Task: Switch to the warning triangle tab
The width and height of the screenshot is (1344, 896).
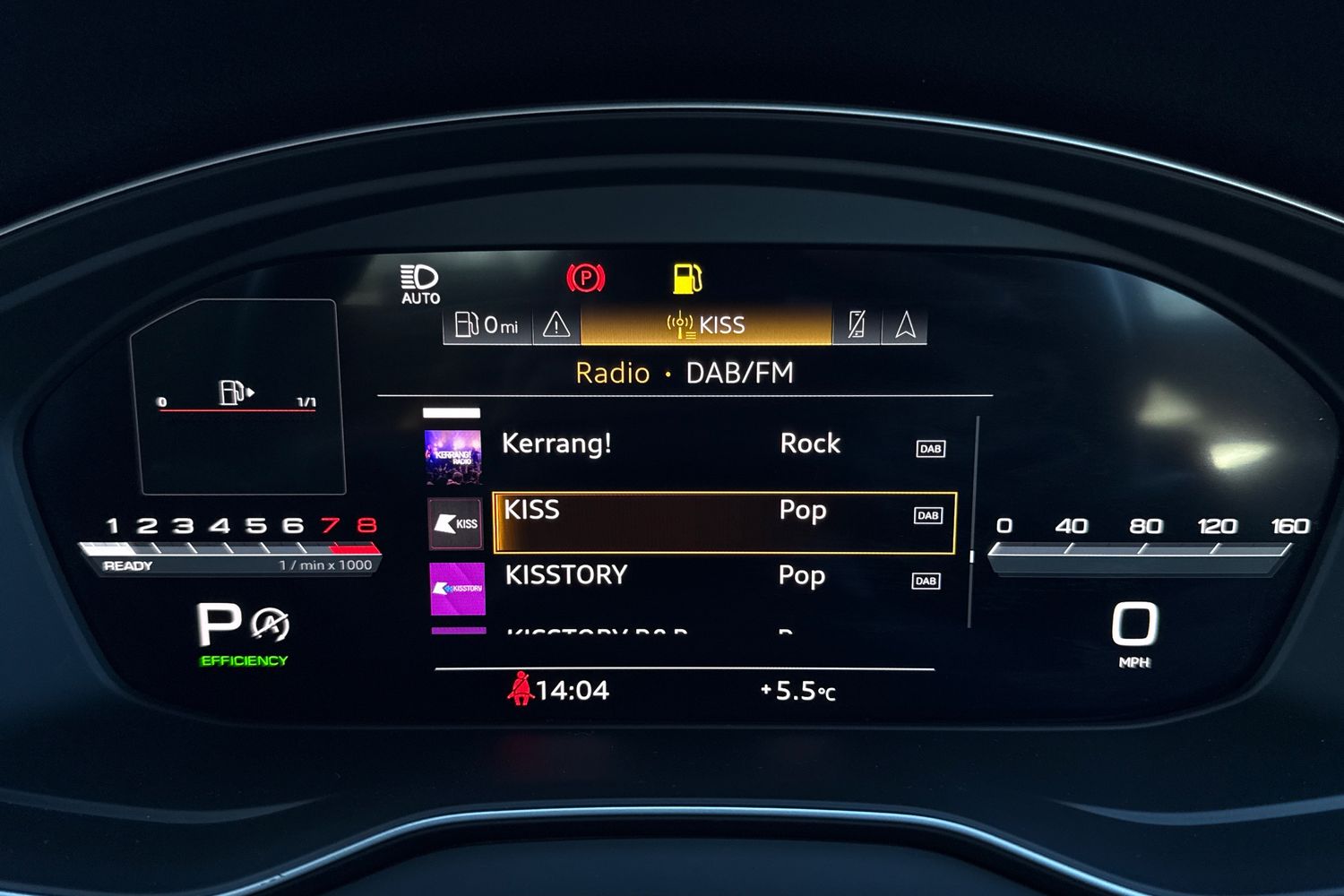Action: 556,324
